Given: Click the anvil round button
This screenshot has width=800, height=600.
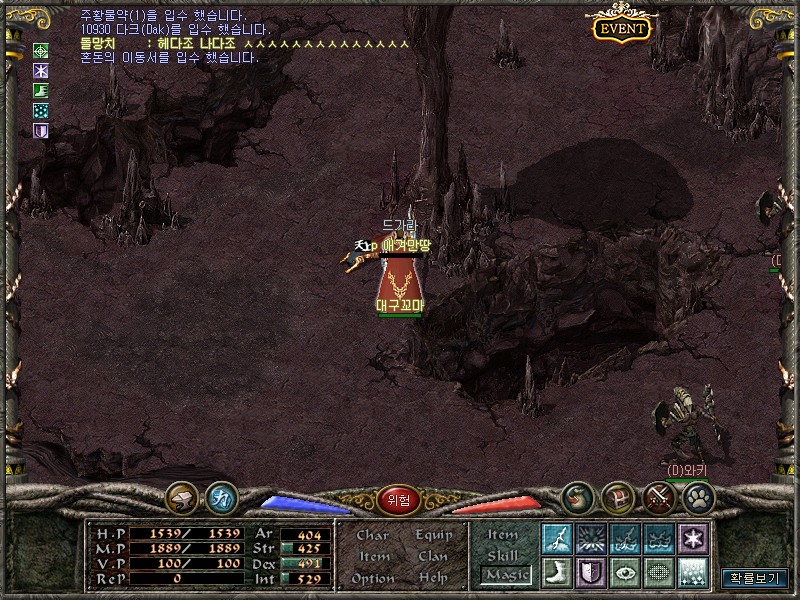Looking at the screenshot, I should (x=183, y=496).
